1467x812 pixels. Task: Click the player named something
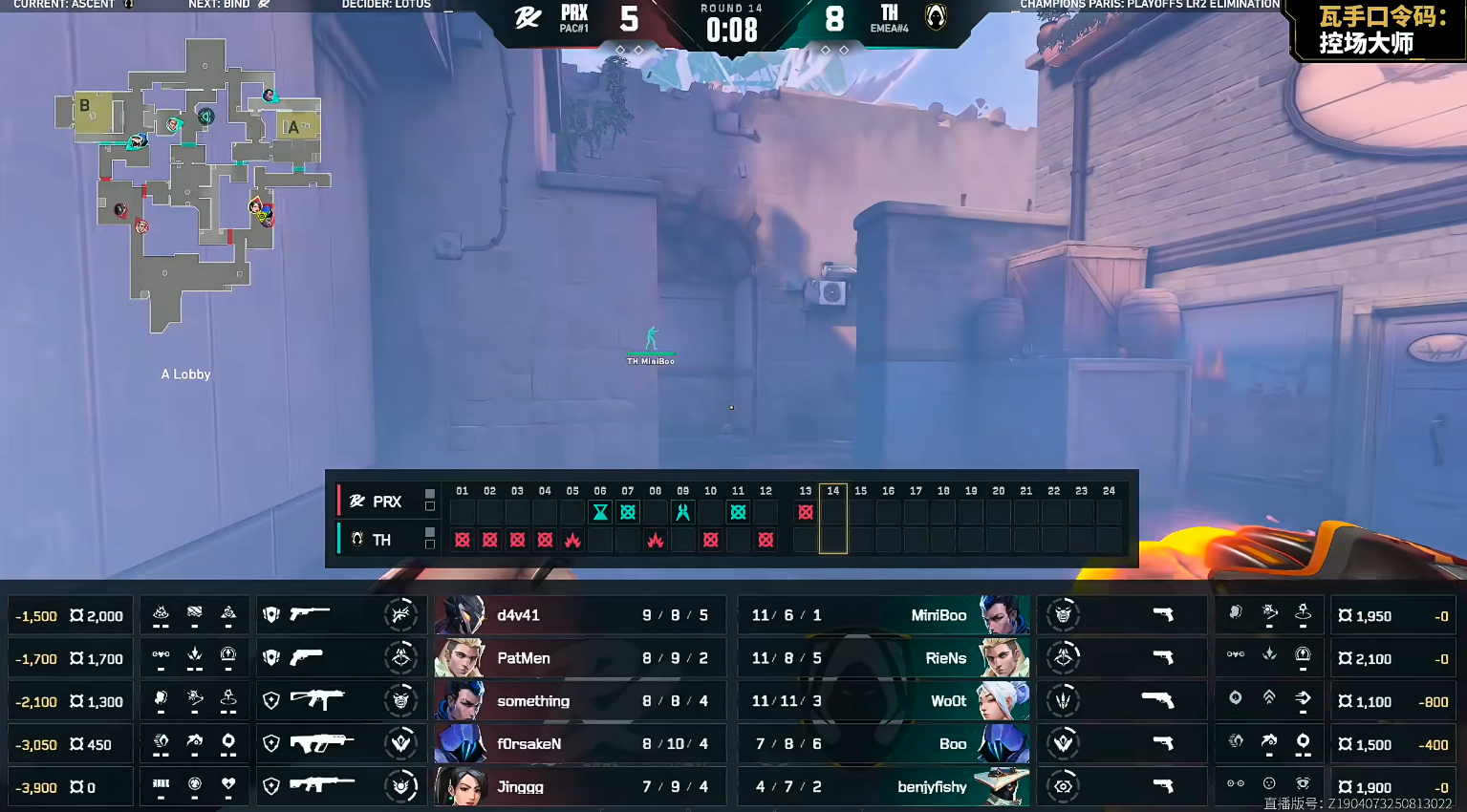[580, 701]
